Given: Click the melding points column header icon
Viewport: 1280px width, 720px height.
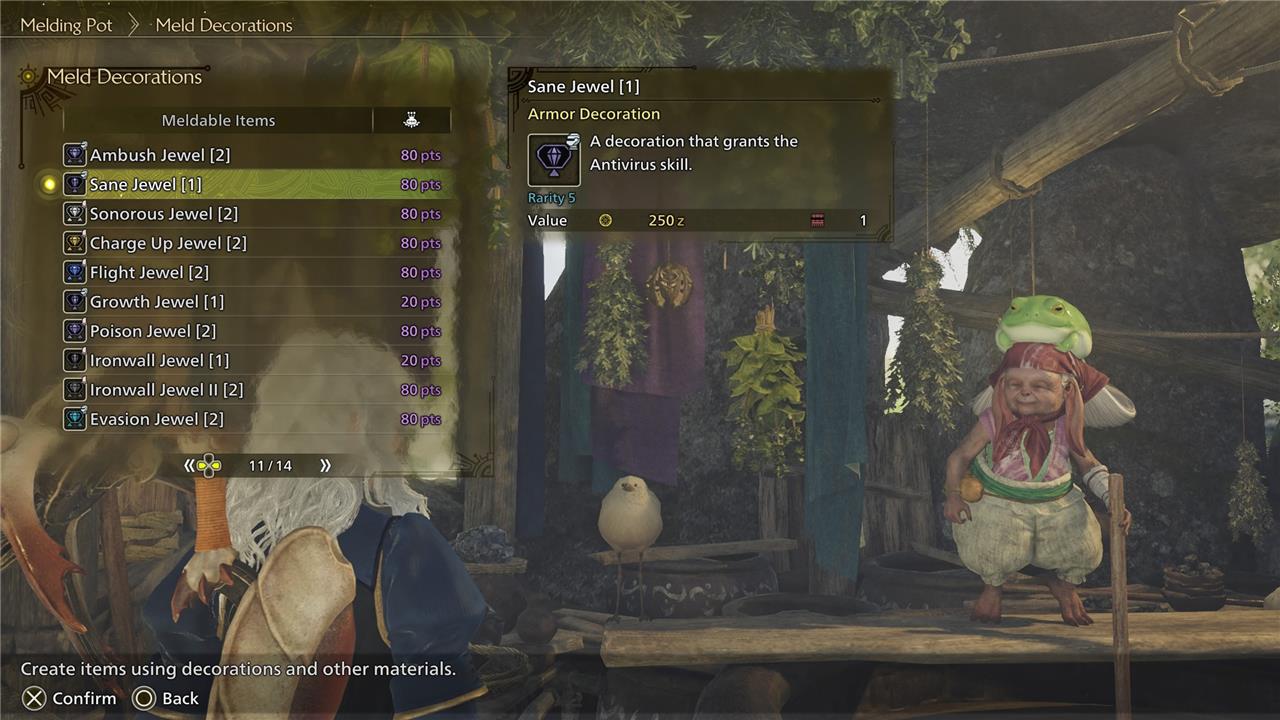Looking at the screenshot, I should [x=411, y=120].
